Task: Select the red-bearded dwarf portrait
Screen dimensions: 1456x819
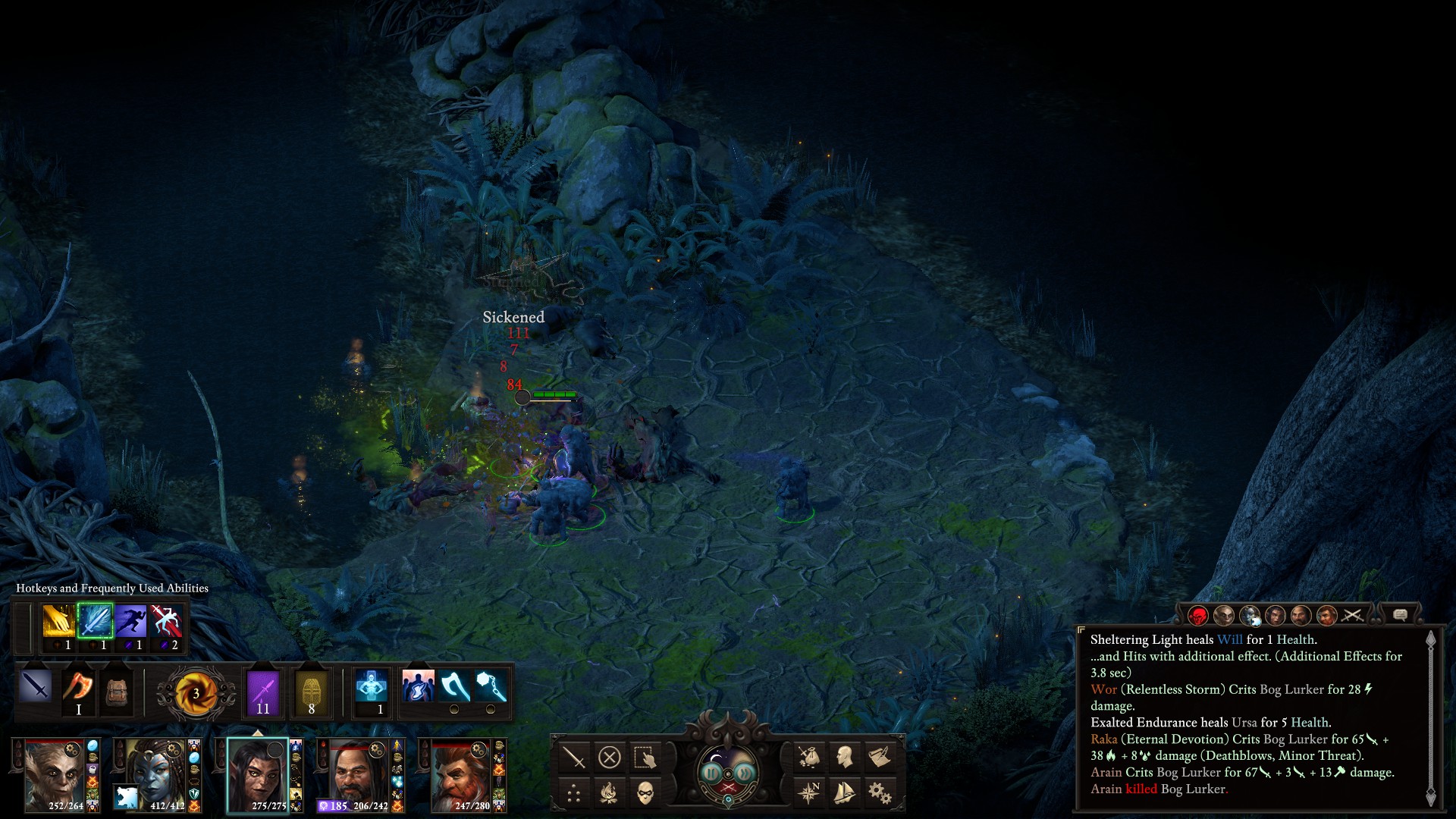Action: (x=460, y=774)
